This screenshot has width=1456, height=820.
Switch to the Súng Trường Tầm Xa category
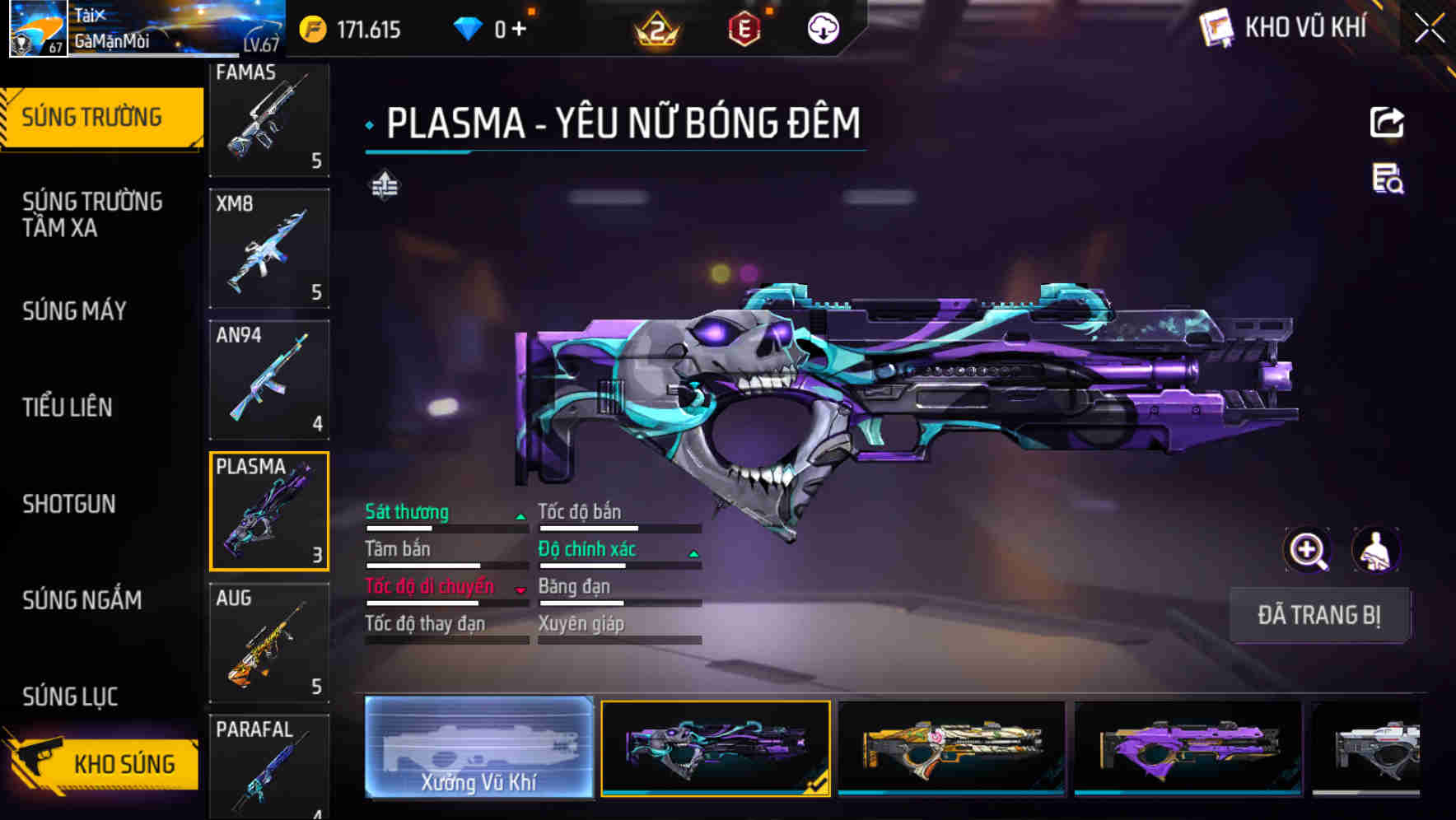[x=92, y=214]
